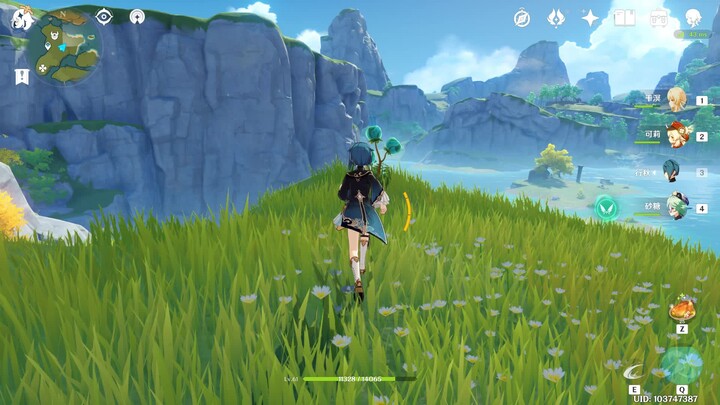
Task: Open the quest marker with exclamation mark
Action: pyautogui.click(x=21, y=75)
